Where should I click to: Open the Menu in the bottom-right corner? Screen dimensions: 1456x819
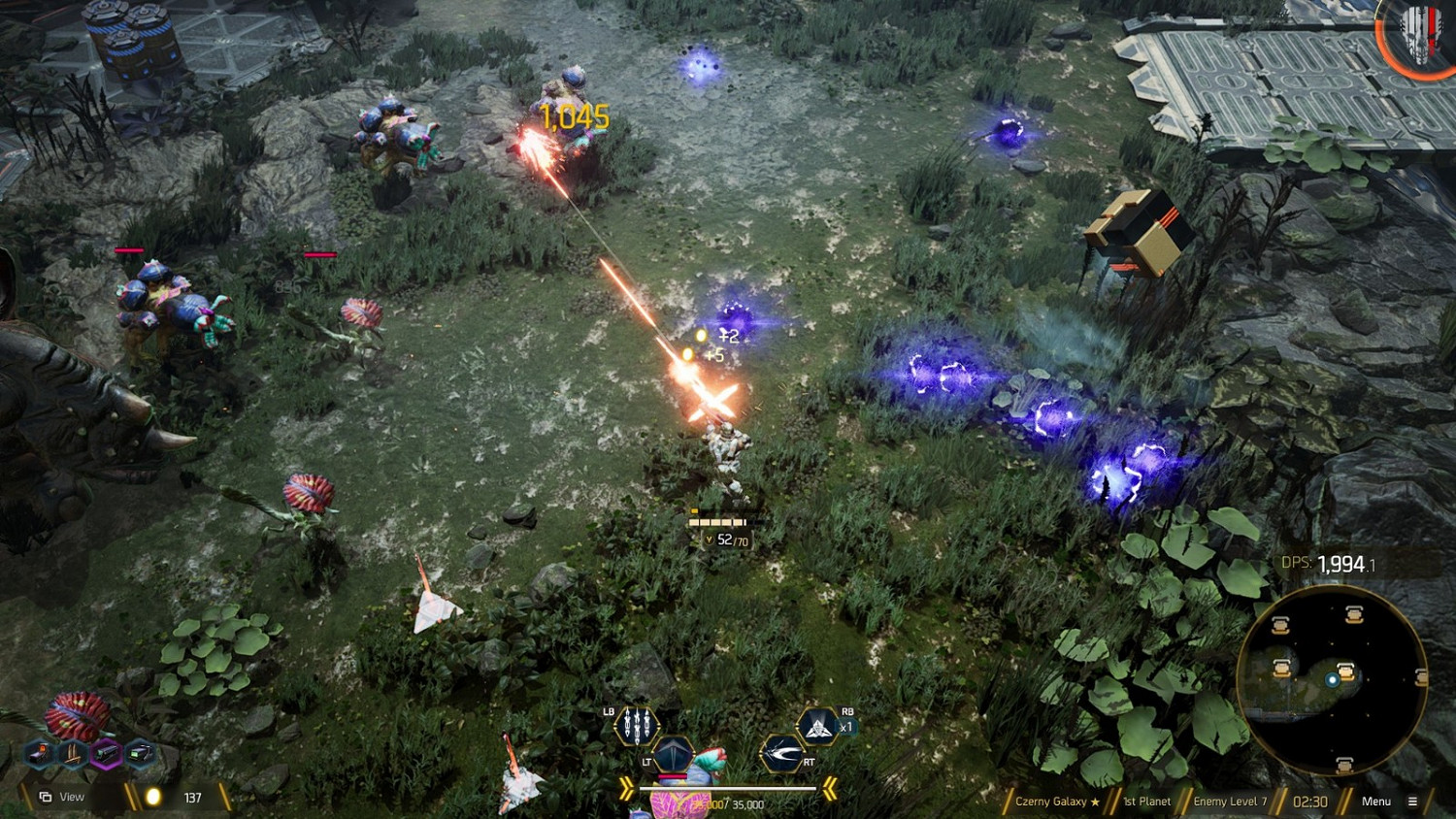point(1376,801)
